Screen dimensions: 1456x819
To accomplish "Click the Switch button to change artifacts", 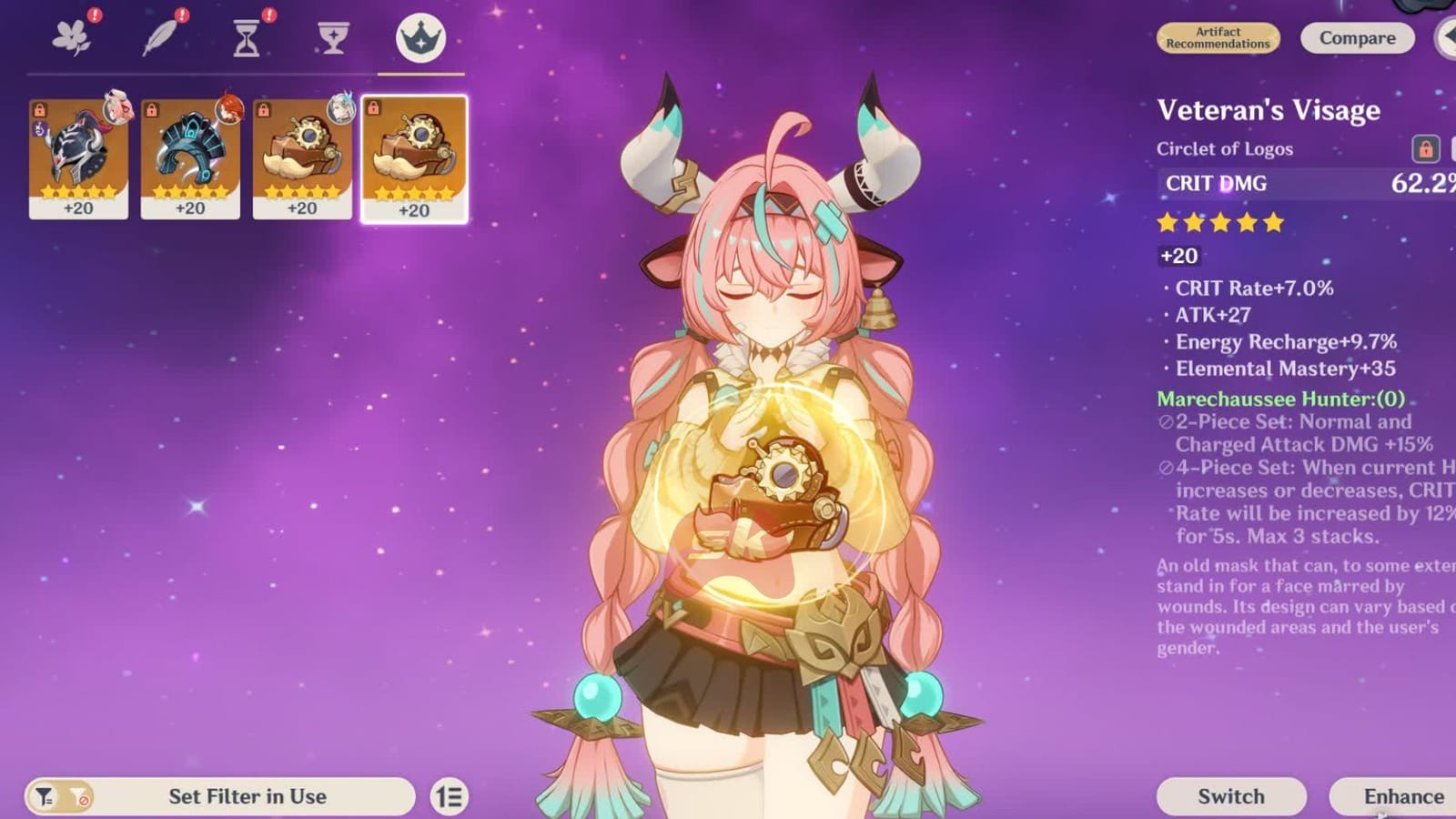I will pos(1230,795).
